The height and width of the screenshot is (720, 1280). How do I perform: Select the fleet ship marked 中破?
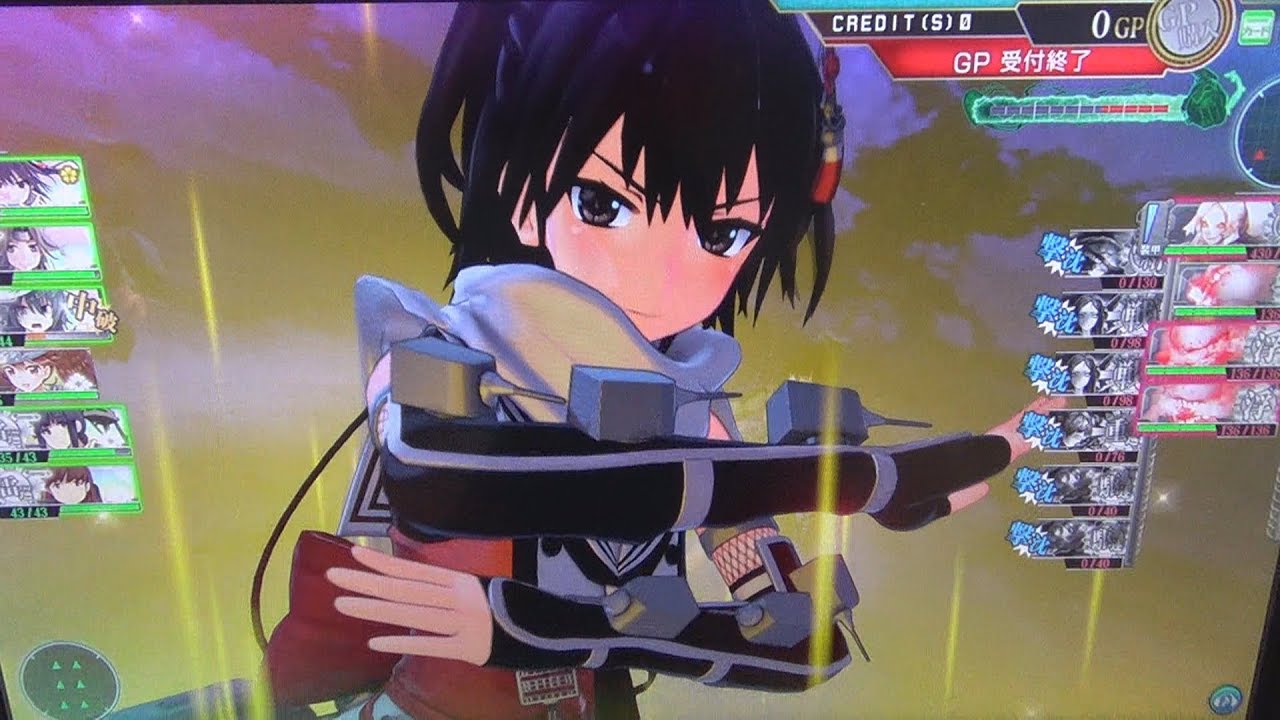(55, 312)
